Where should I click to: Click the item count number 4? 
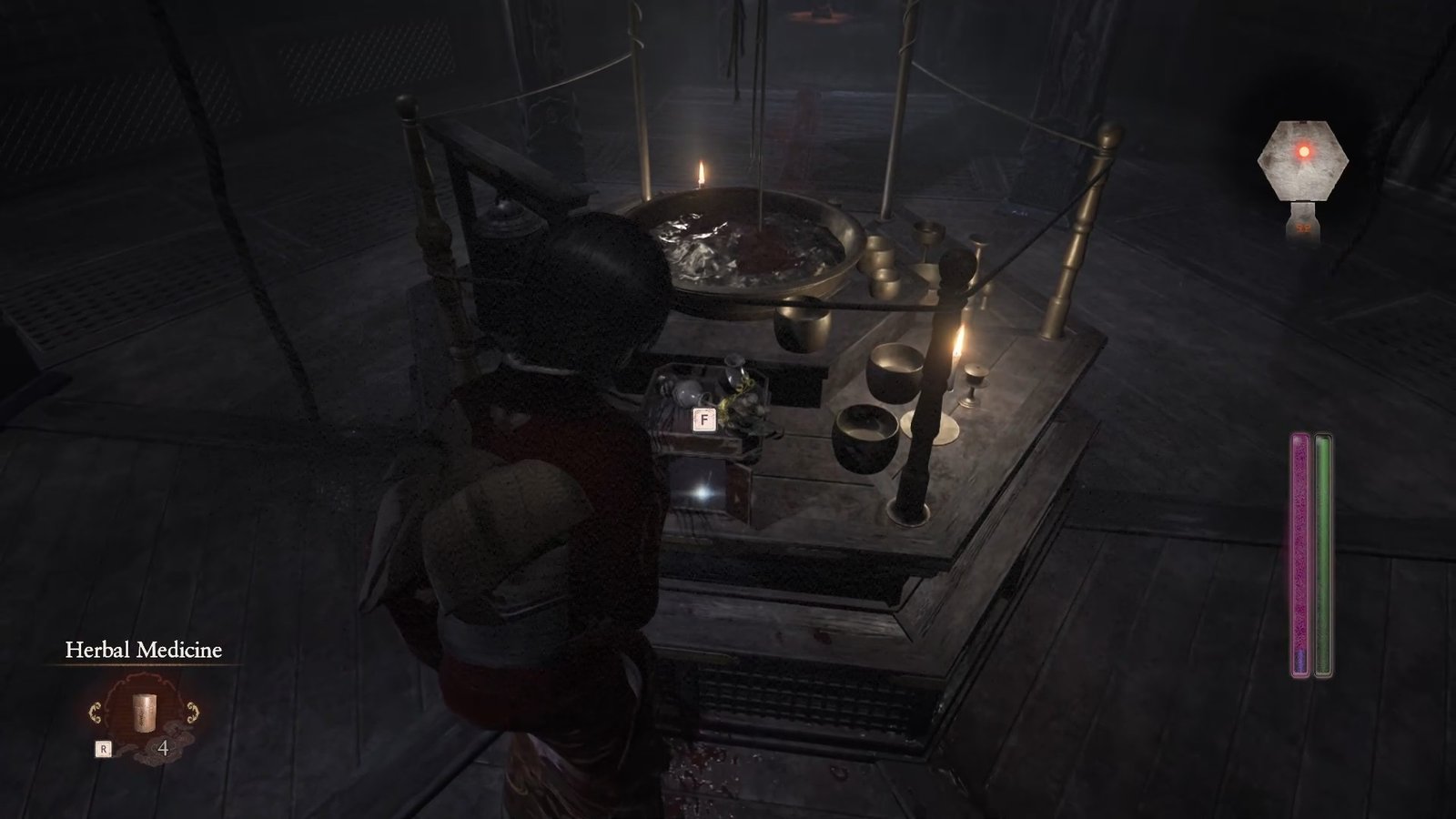point(163,749)
